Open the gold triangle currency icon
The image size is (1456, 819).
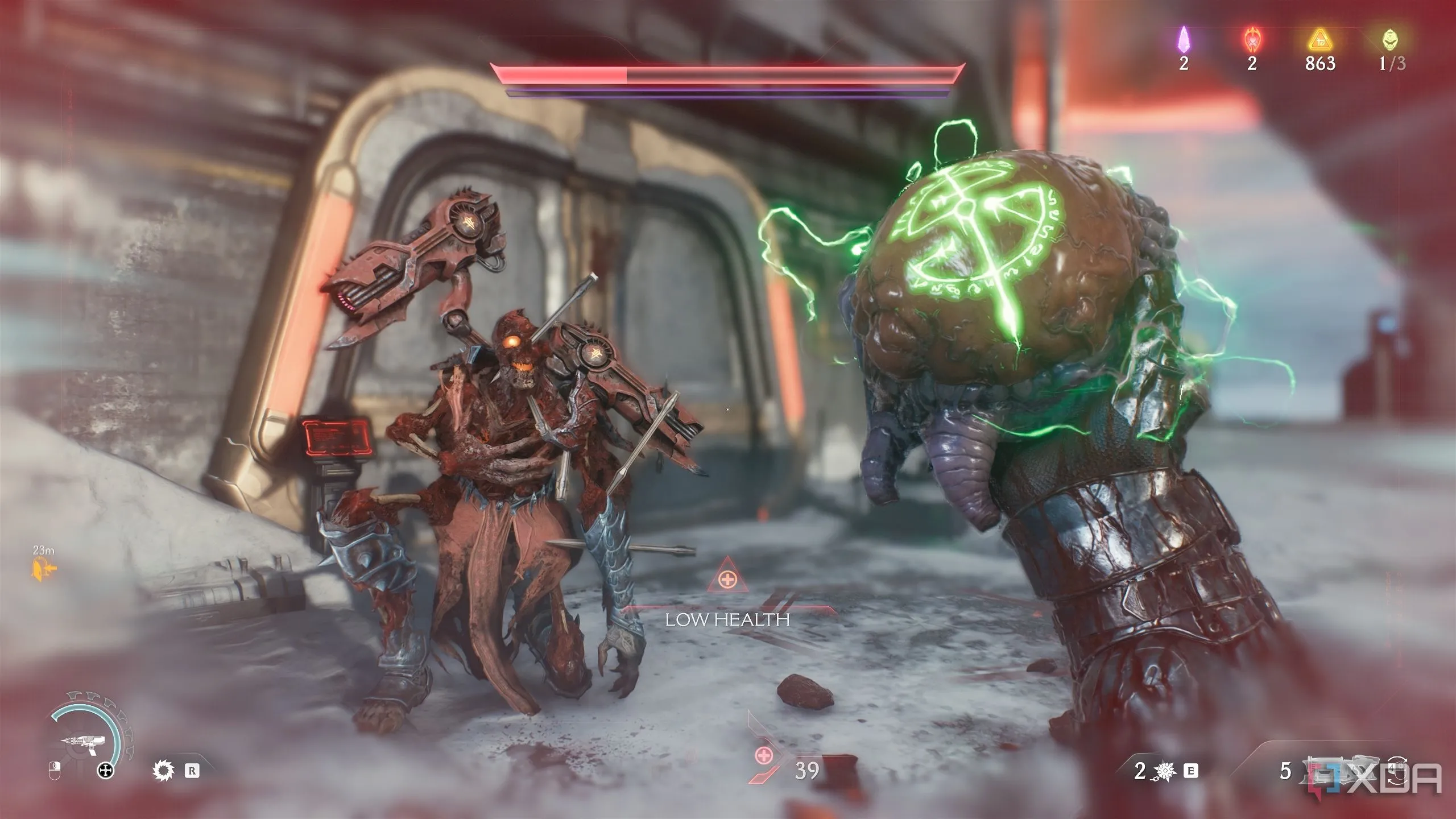point(1319,40)
